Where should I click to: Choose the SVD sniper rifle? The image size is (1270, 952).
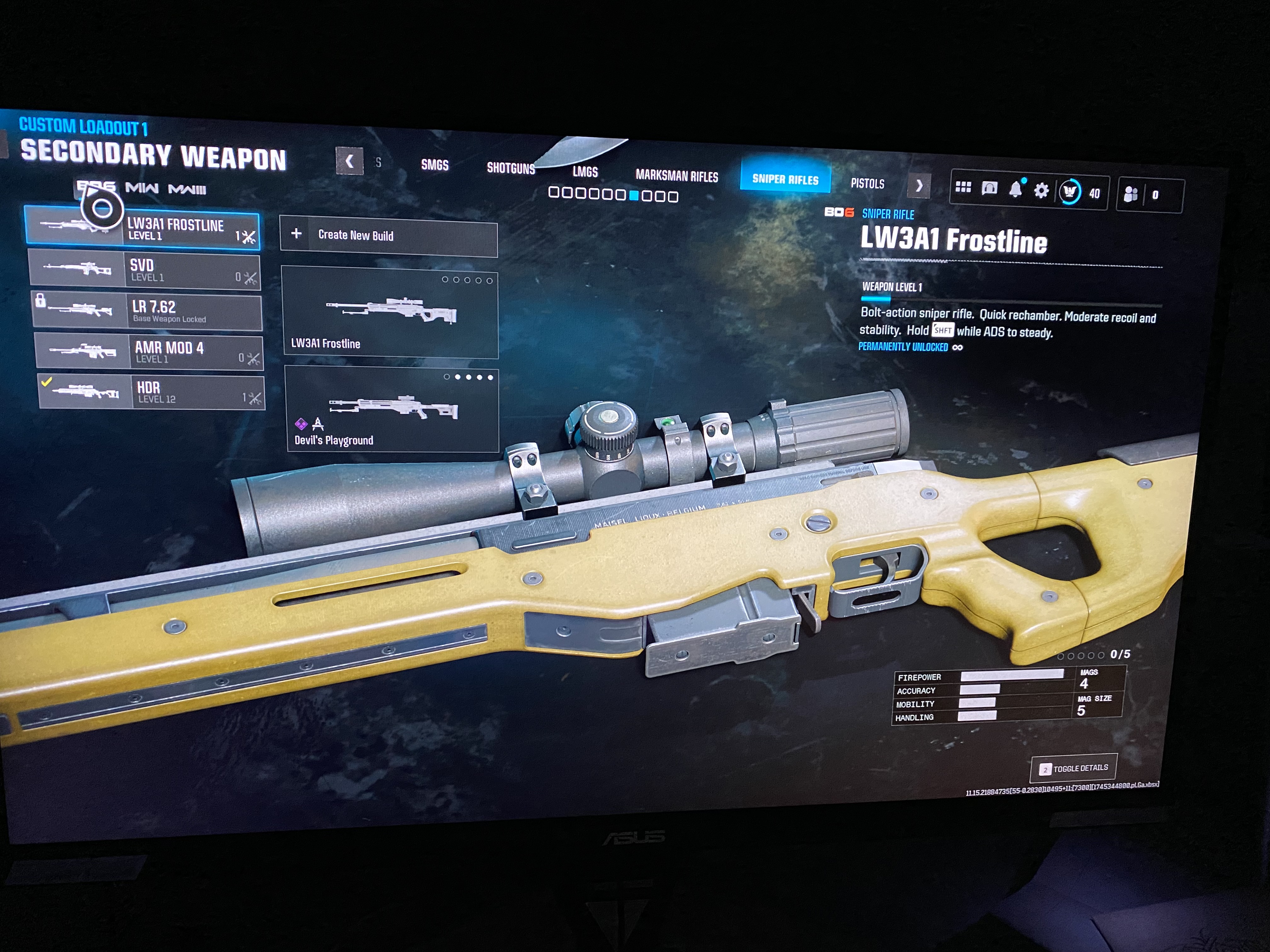point(145,270)
